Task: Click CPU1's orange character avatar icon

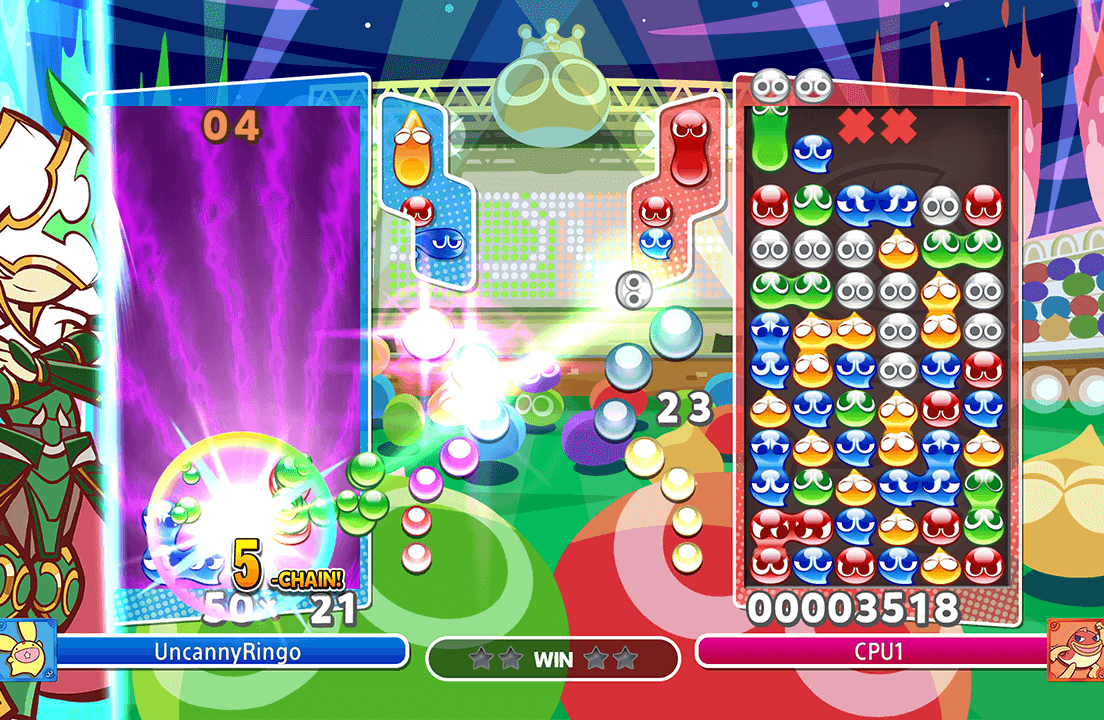Action: tap(1076, 650)
